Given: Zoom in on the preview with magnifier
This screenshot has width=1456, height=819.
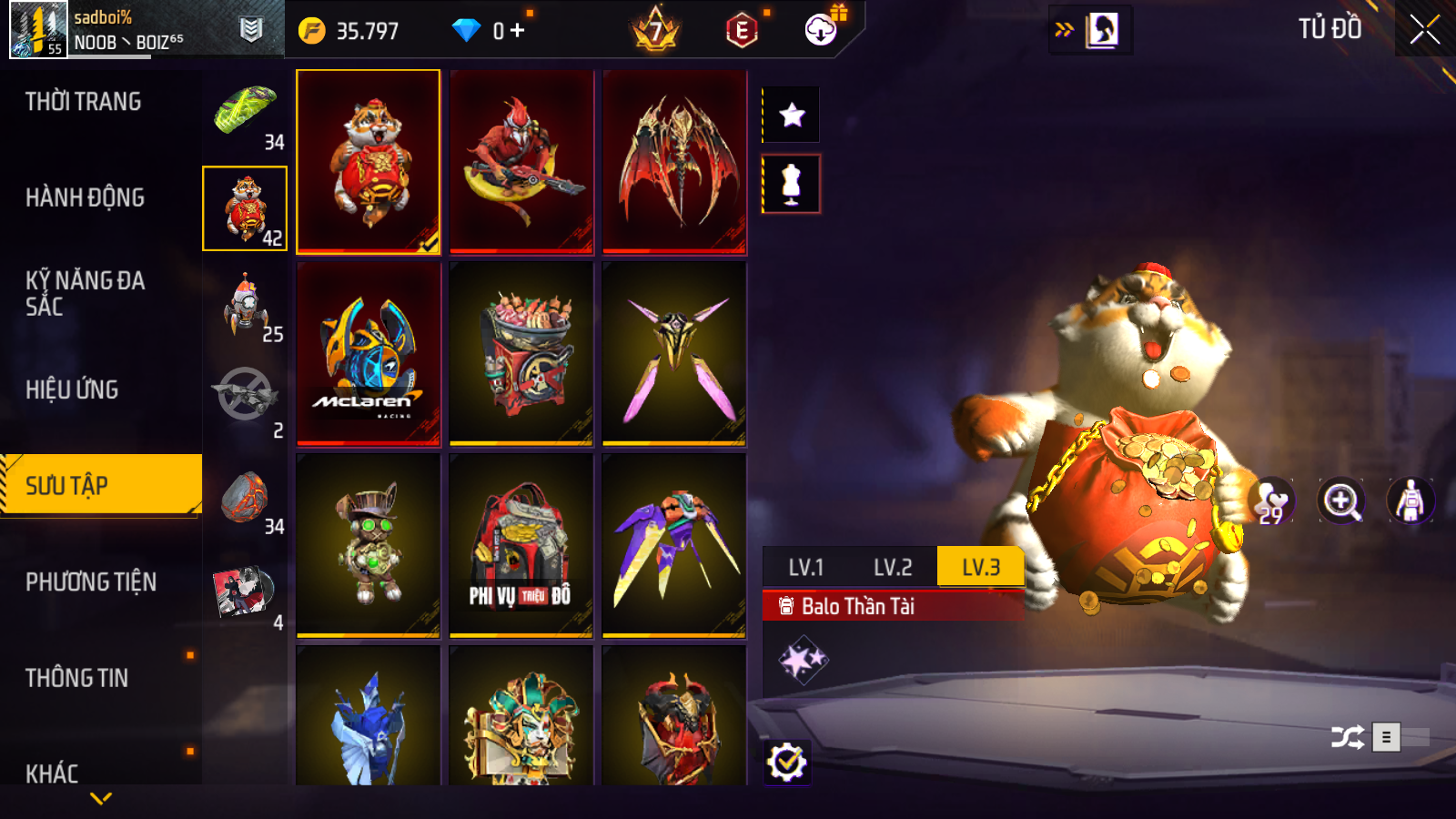Looking at the screenshot, I should coord(1341,500).
